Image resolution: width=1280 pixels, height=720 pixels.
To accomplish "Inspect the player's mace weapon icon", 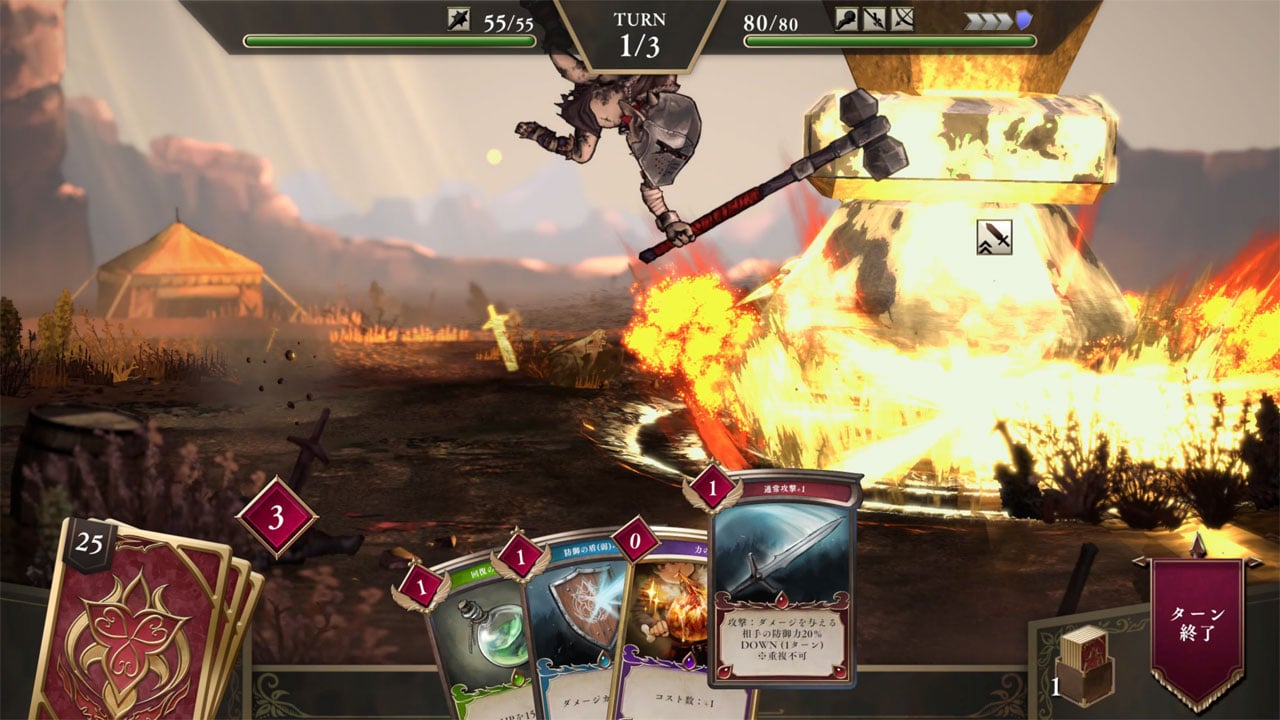I will point(459,19).
